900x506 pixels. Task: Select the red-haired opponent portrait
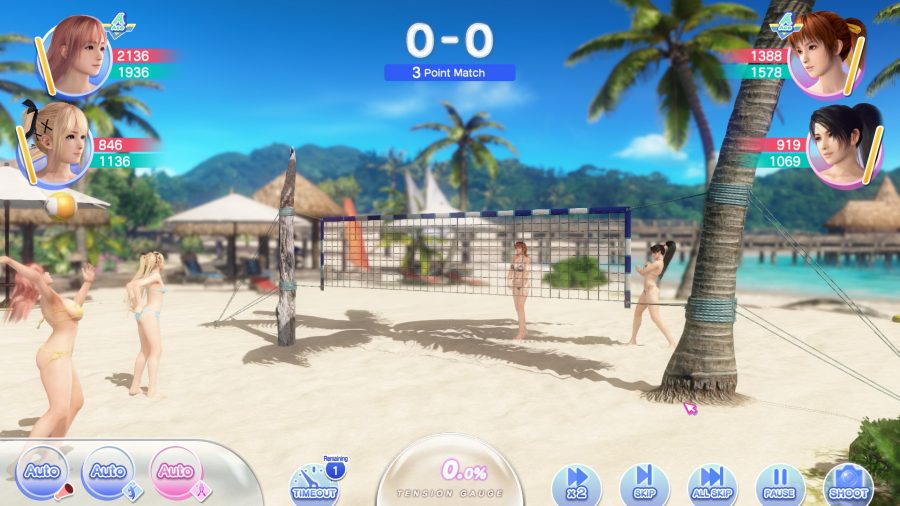(825, 55)
